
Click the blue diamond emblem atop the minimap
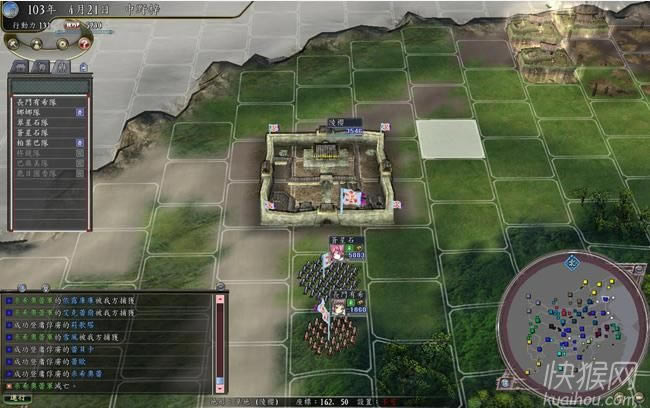pos(572,263)
